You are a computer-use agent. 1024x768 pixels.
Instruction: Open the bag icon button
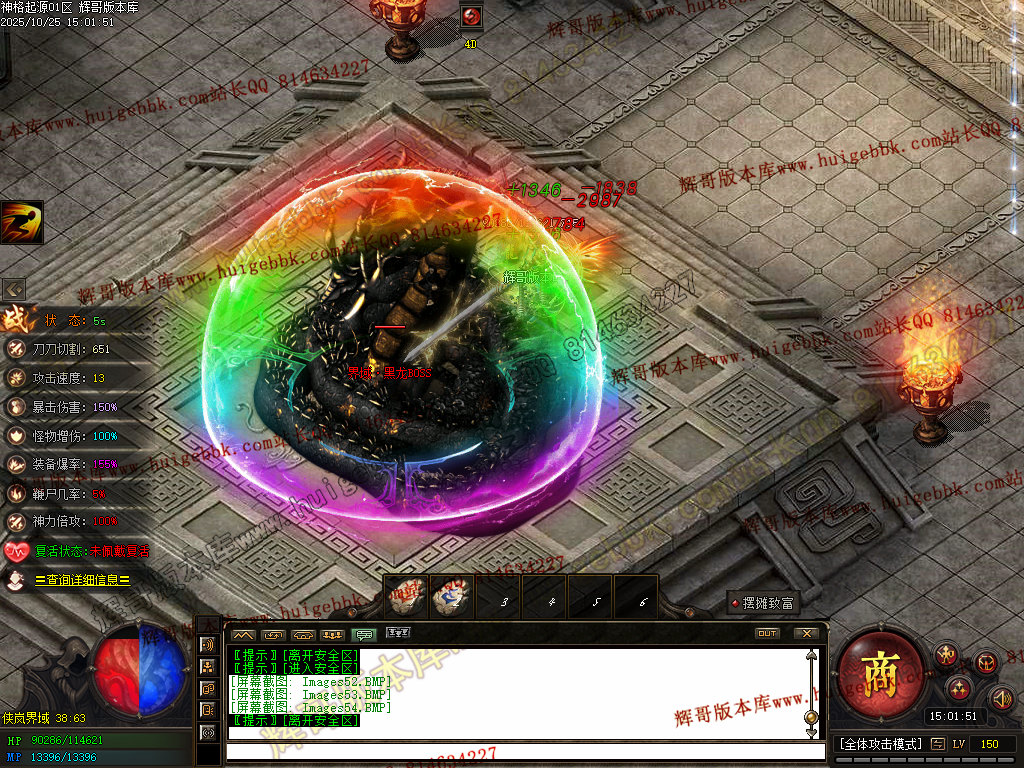(986, 663)
